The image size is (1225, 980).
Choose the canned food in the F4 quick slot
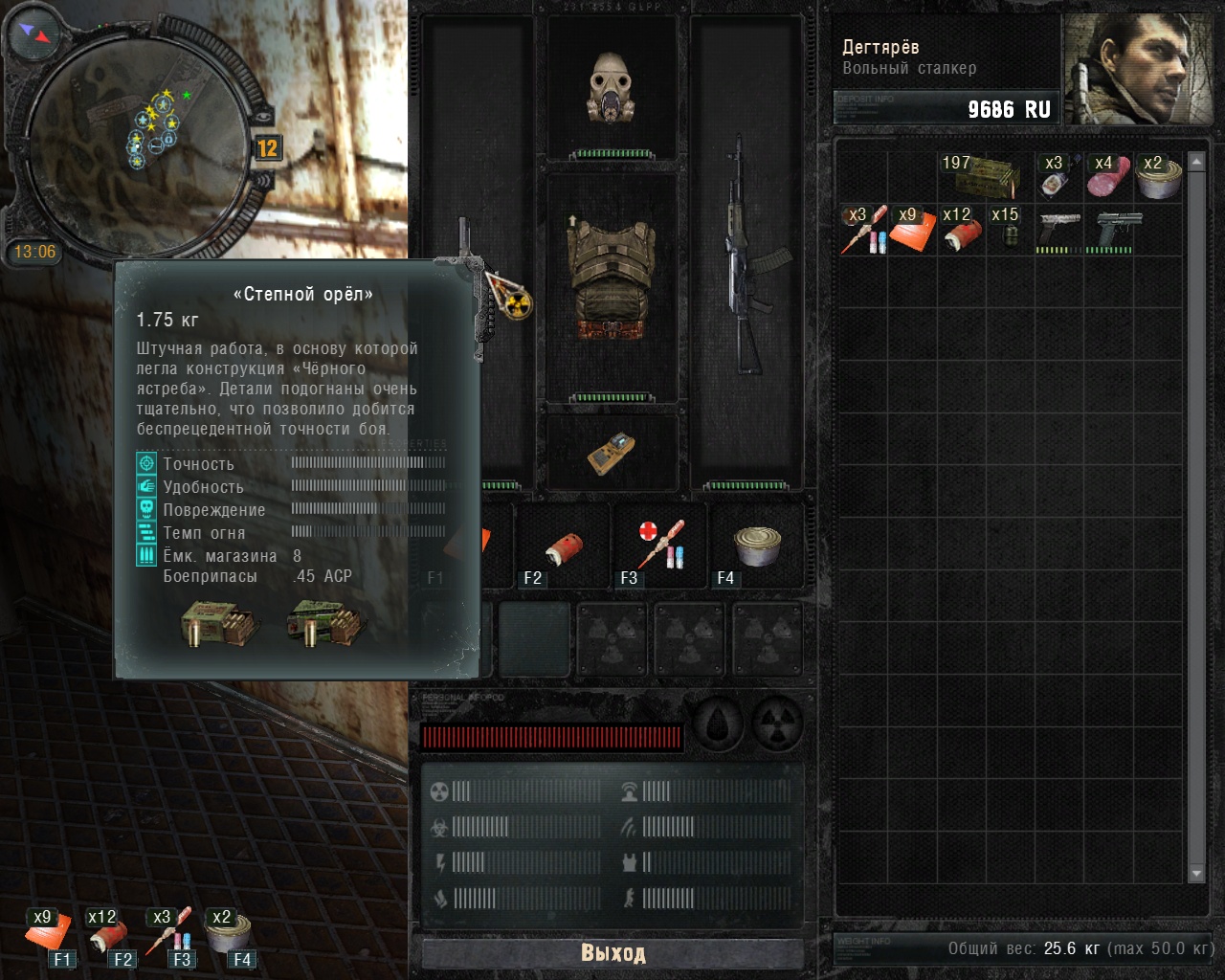point(757,546)
